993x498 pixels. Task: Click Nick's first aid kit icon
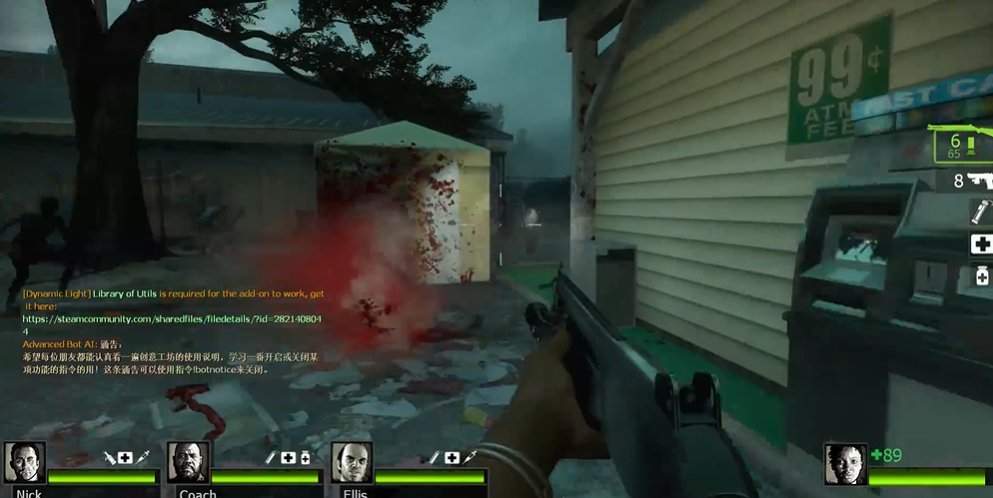[x=125, y=458]
